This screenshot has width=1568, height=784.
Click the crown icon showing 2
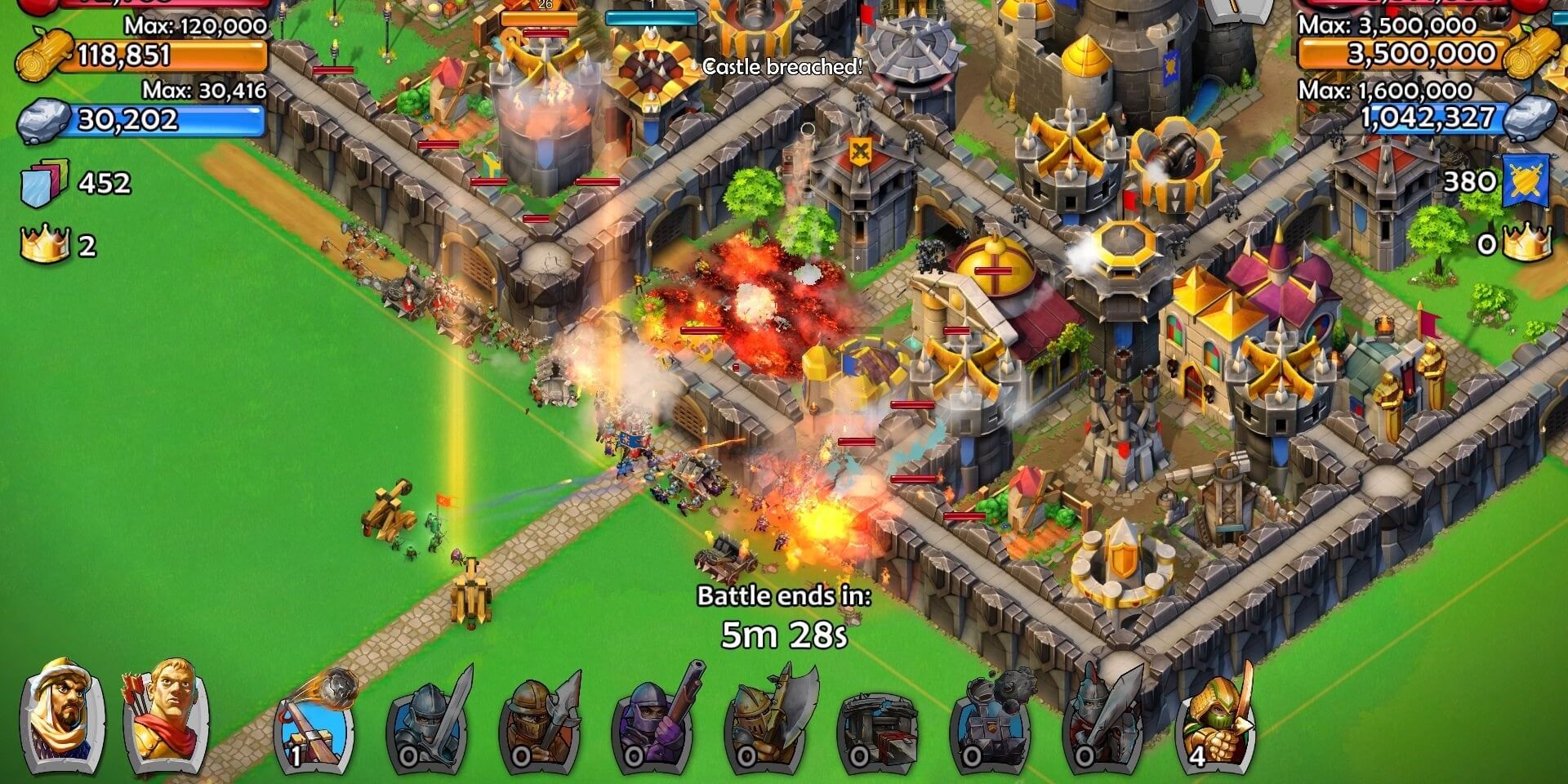point(45,241)
